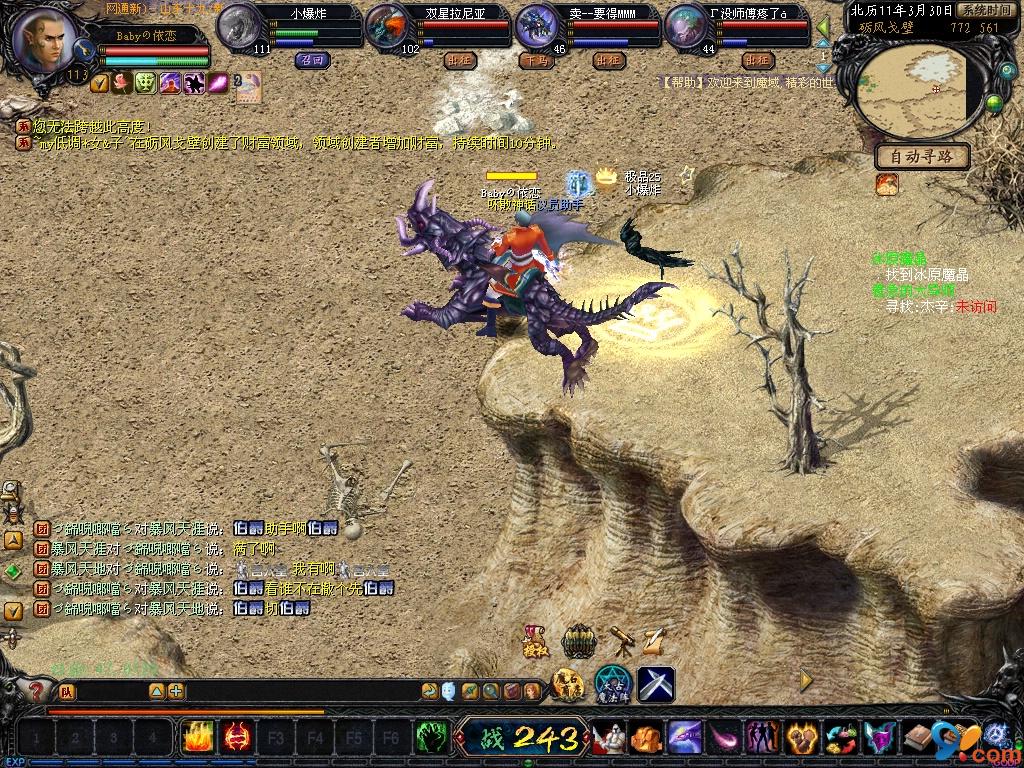Send out pet 双星拉尼亚 with 出征
The height and width of the screenshot is (768, 1024).
(459, 60)
